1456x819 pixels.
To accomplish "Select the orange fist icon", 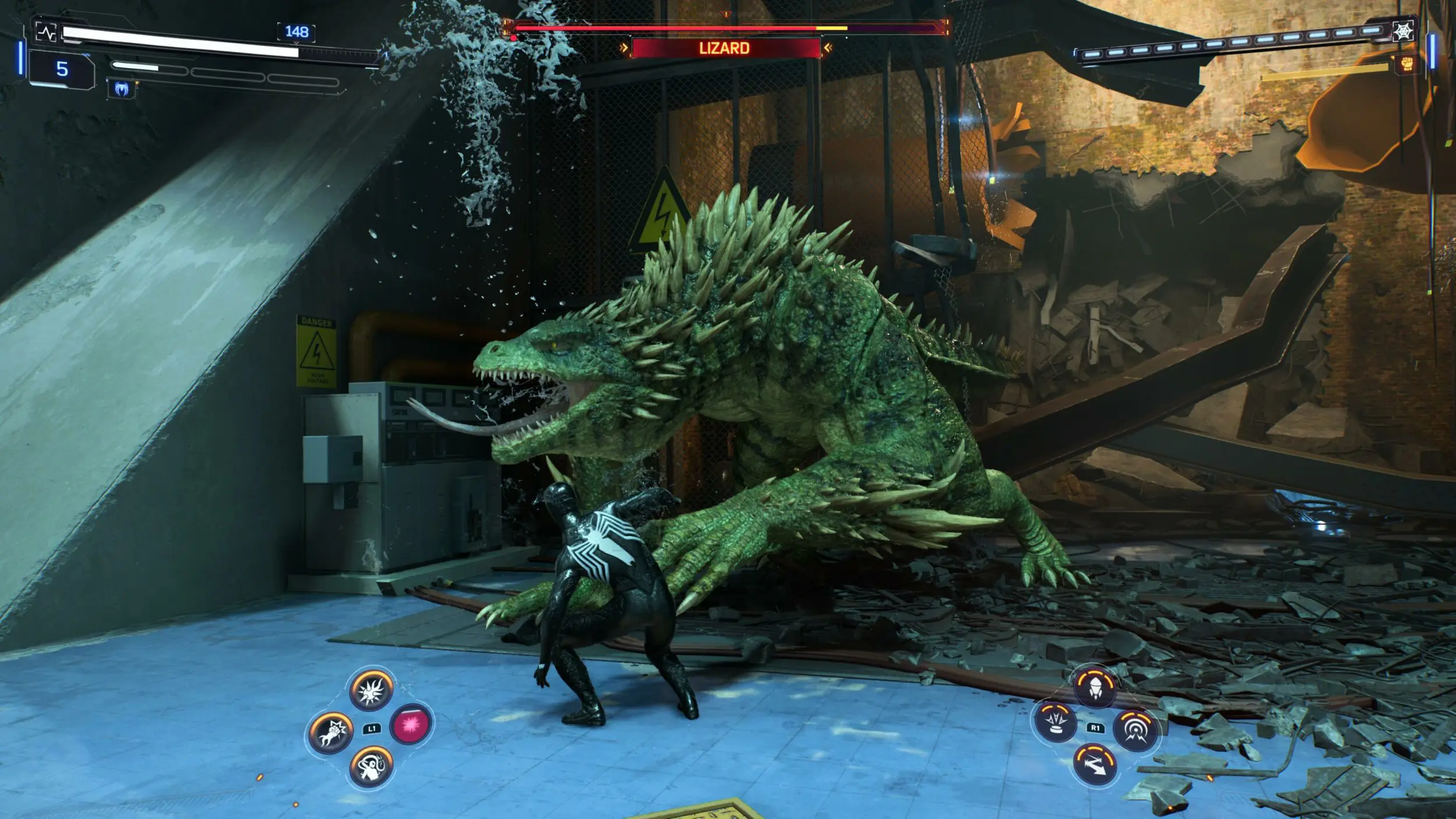I will tap(1407, 63).
